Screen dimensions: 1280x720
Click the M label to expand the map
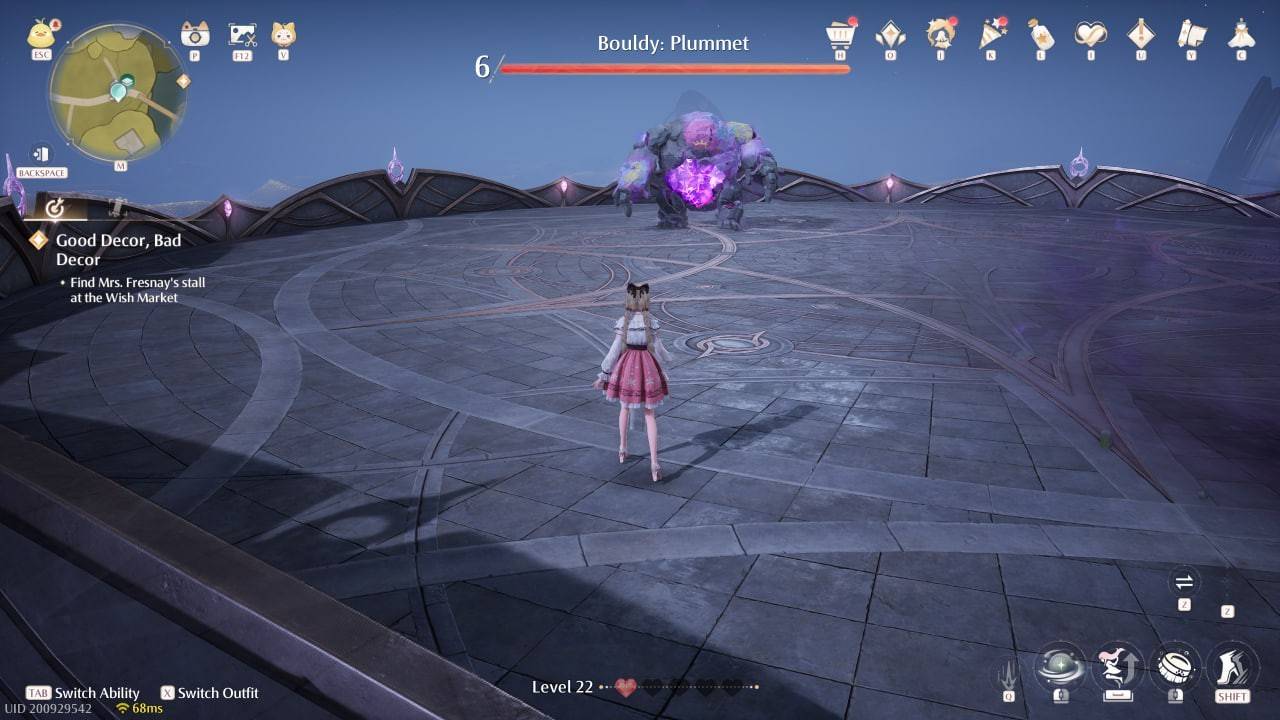click(121, 165)
